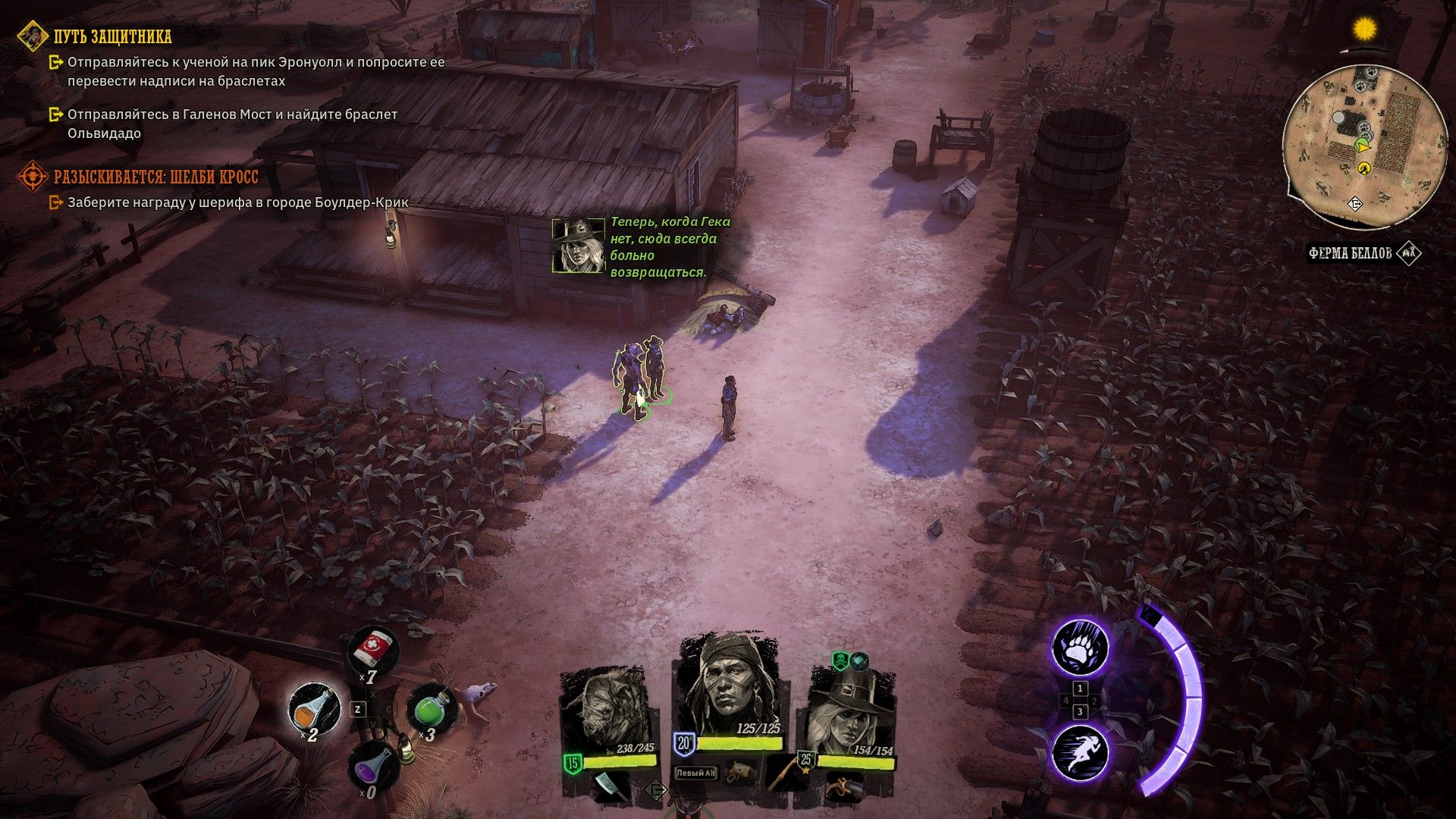
Task: Activate the running figure sprint ability
Action: click(1080, 752)
